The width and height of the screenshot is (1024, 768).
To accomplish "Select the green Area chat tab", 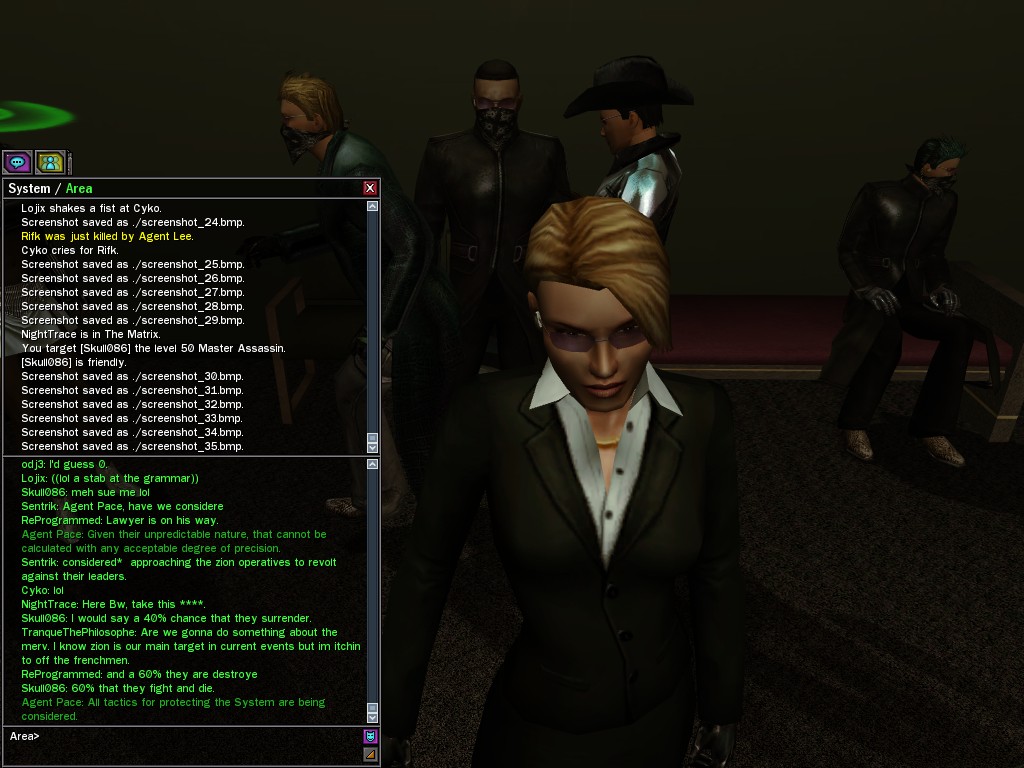I will pyautogui.click(x=79, y=188).
